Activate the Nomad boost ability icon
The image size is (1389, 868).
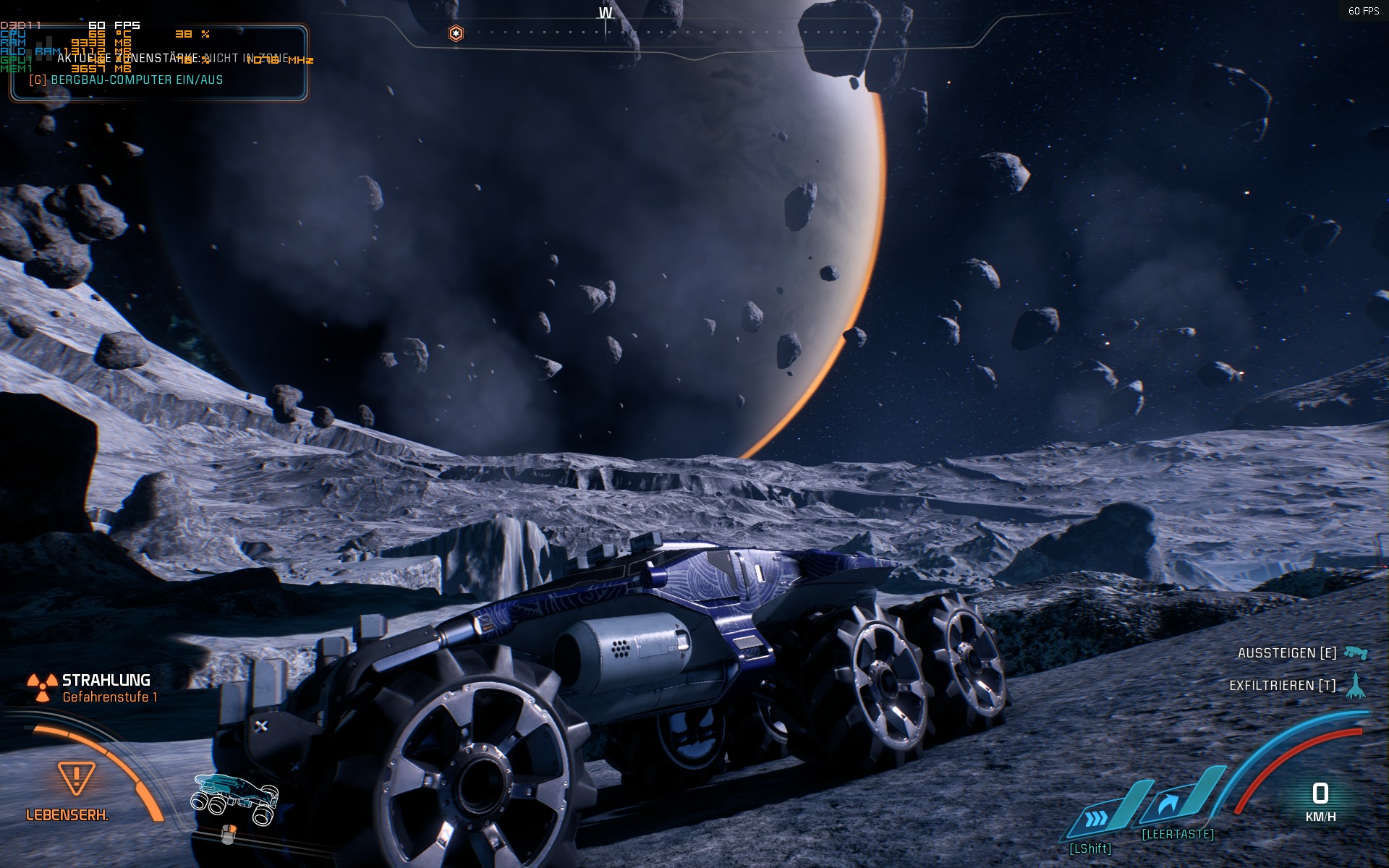pos(1097,818)
